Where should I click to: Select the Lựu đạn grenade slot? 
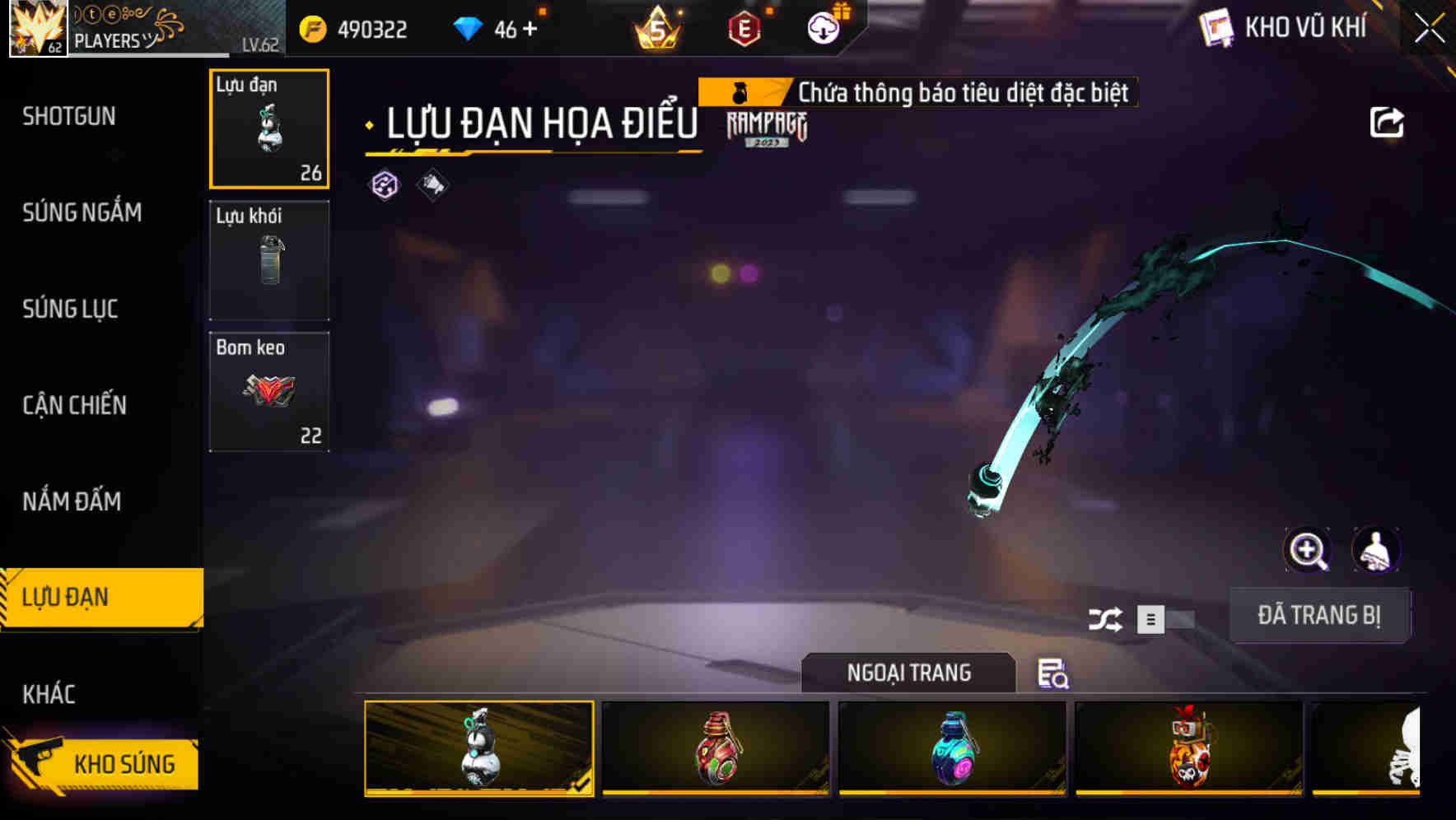pos(268,129)
